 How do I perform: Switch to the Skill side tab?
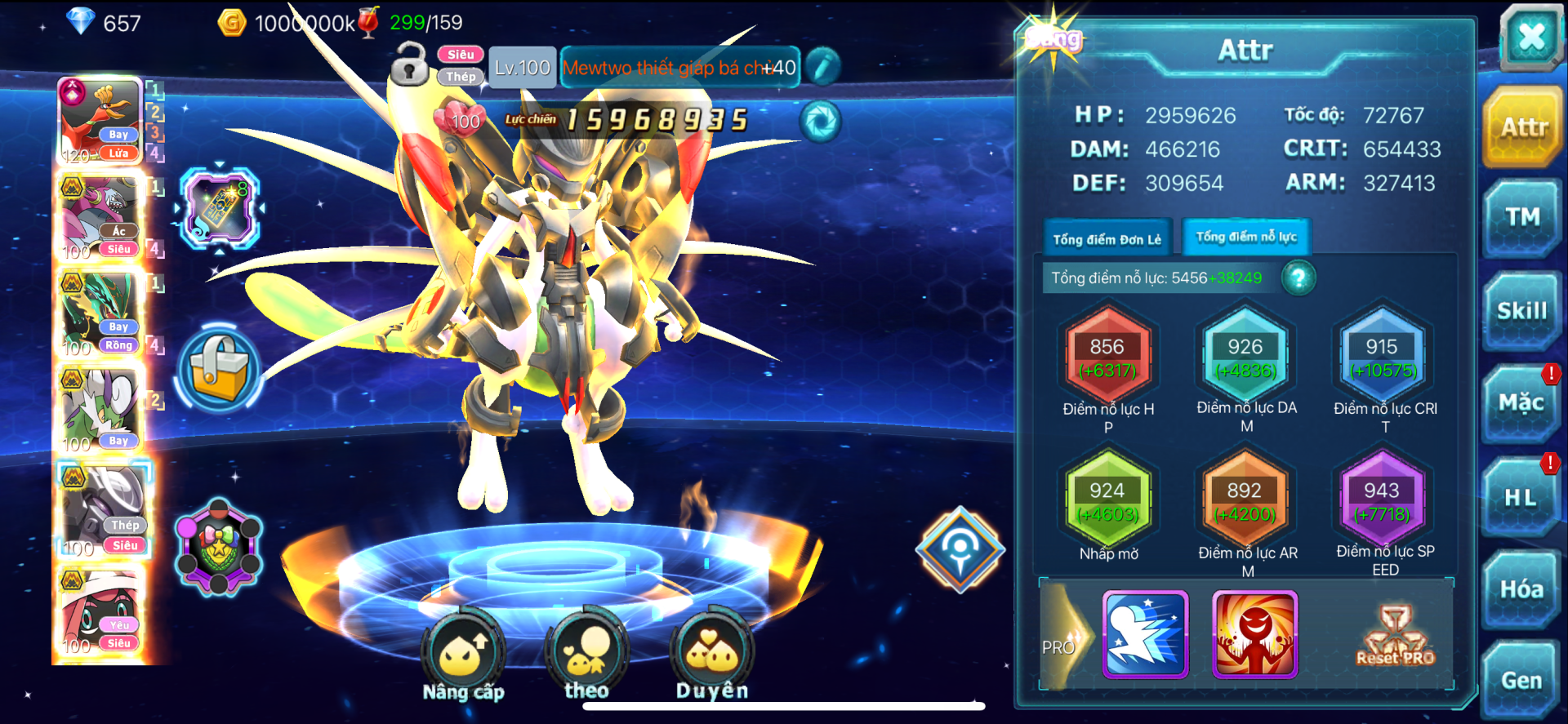pyautogui.click(x=1522, y=311)
